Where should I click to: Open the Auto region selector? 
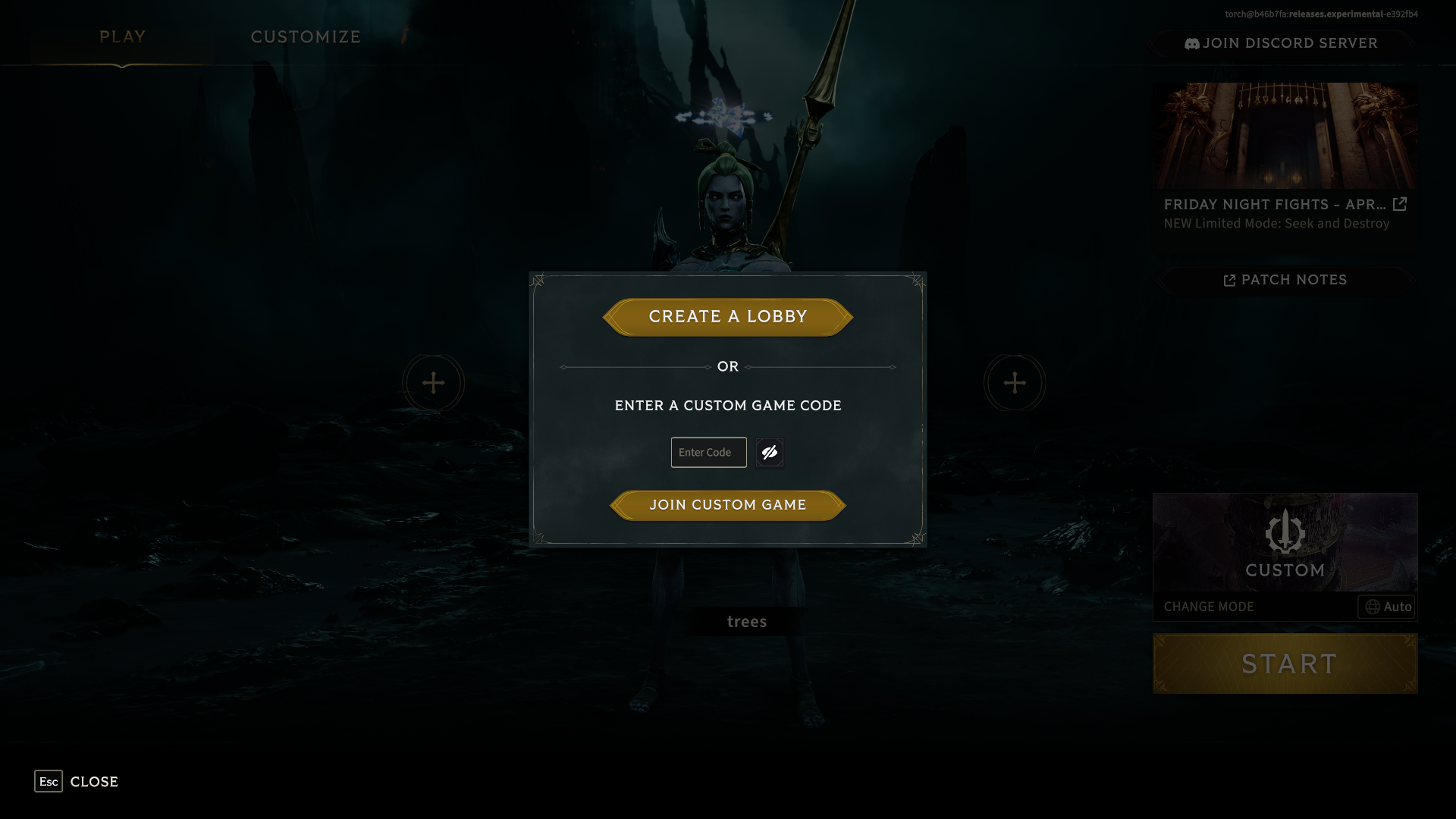pyautogui.click(x=1387, y=607)
